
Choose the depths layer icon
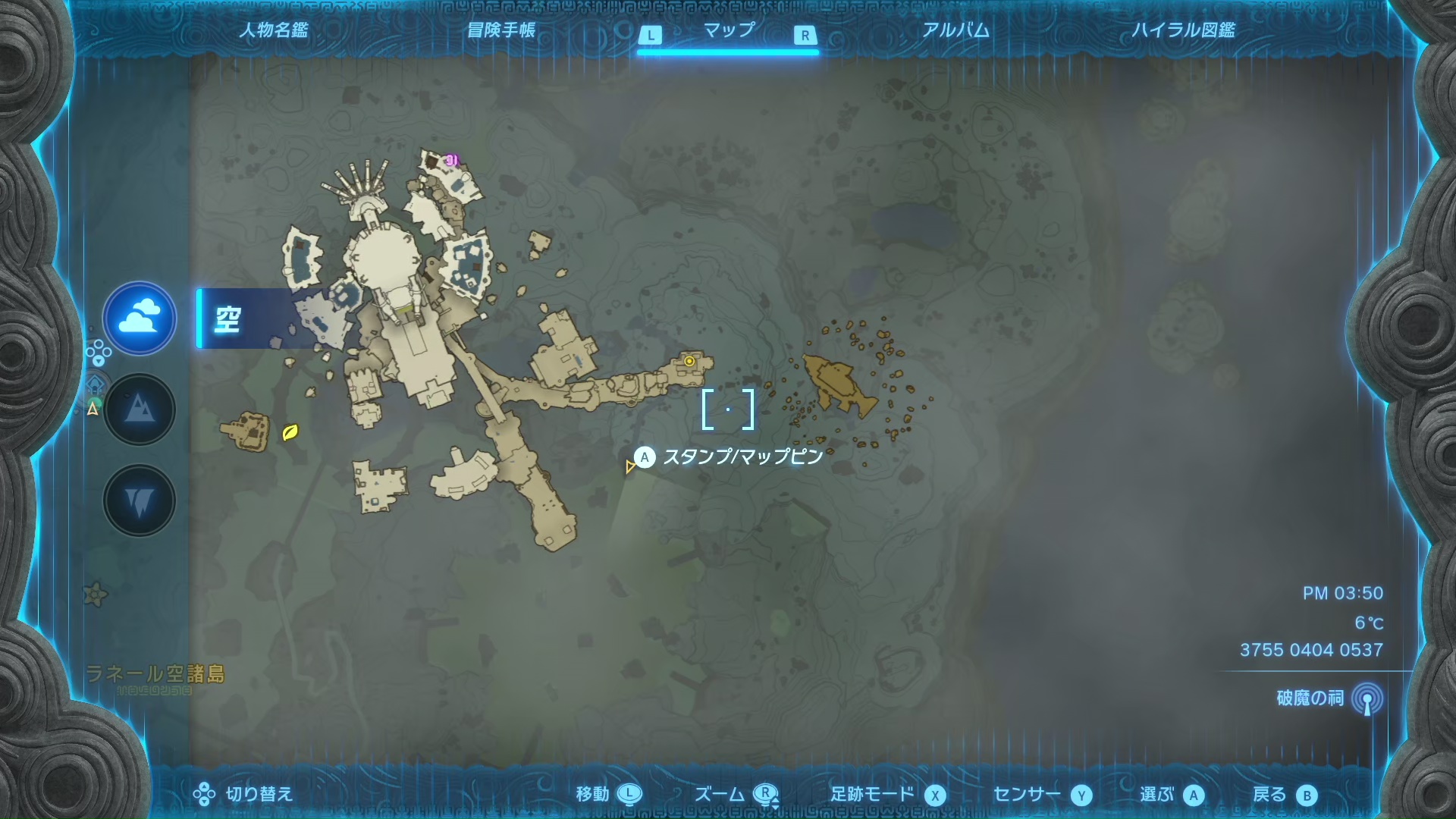click(x=140, y=500)
